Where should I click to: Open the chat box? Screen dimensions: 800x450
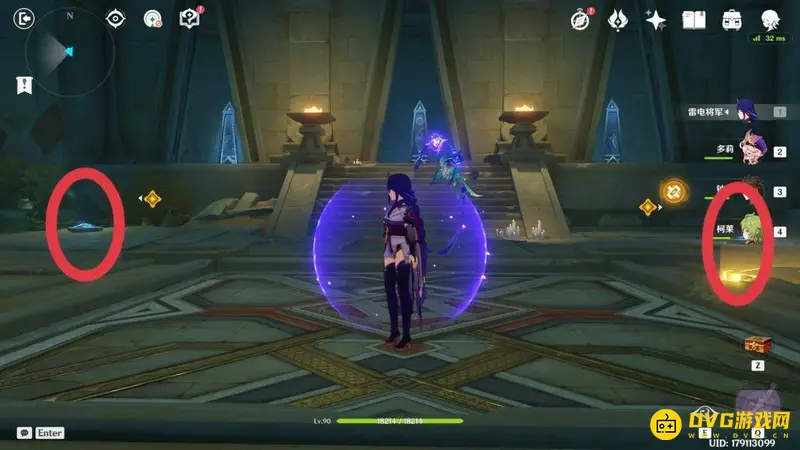point(24,433)
